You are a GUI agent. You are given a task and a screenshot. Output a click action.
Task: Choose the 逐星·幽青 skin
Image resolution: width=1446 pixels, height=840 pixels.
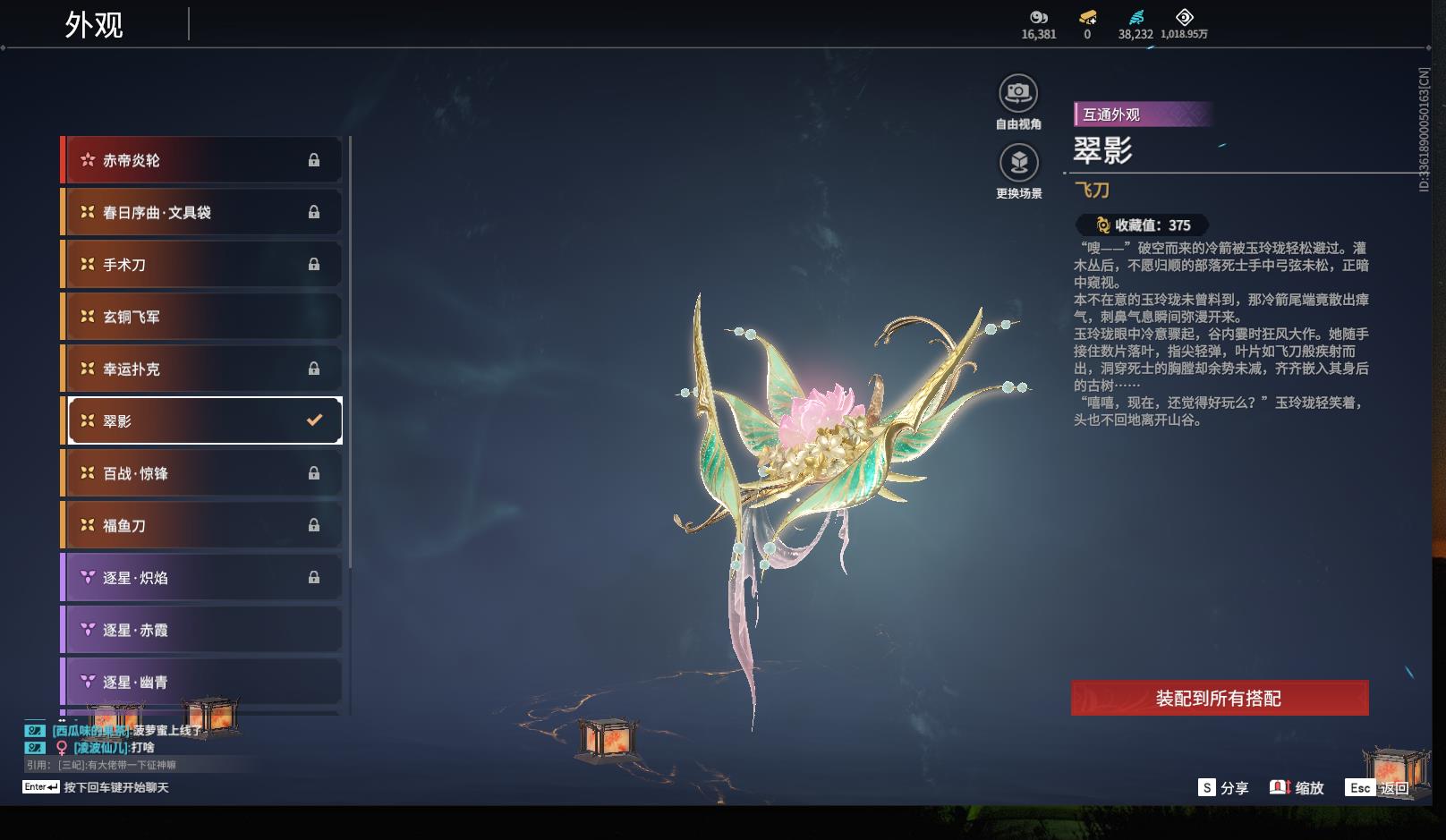coord(202,682)
